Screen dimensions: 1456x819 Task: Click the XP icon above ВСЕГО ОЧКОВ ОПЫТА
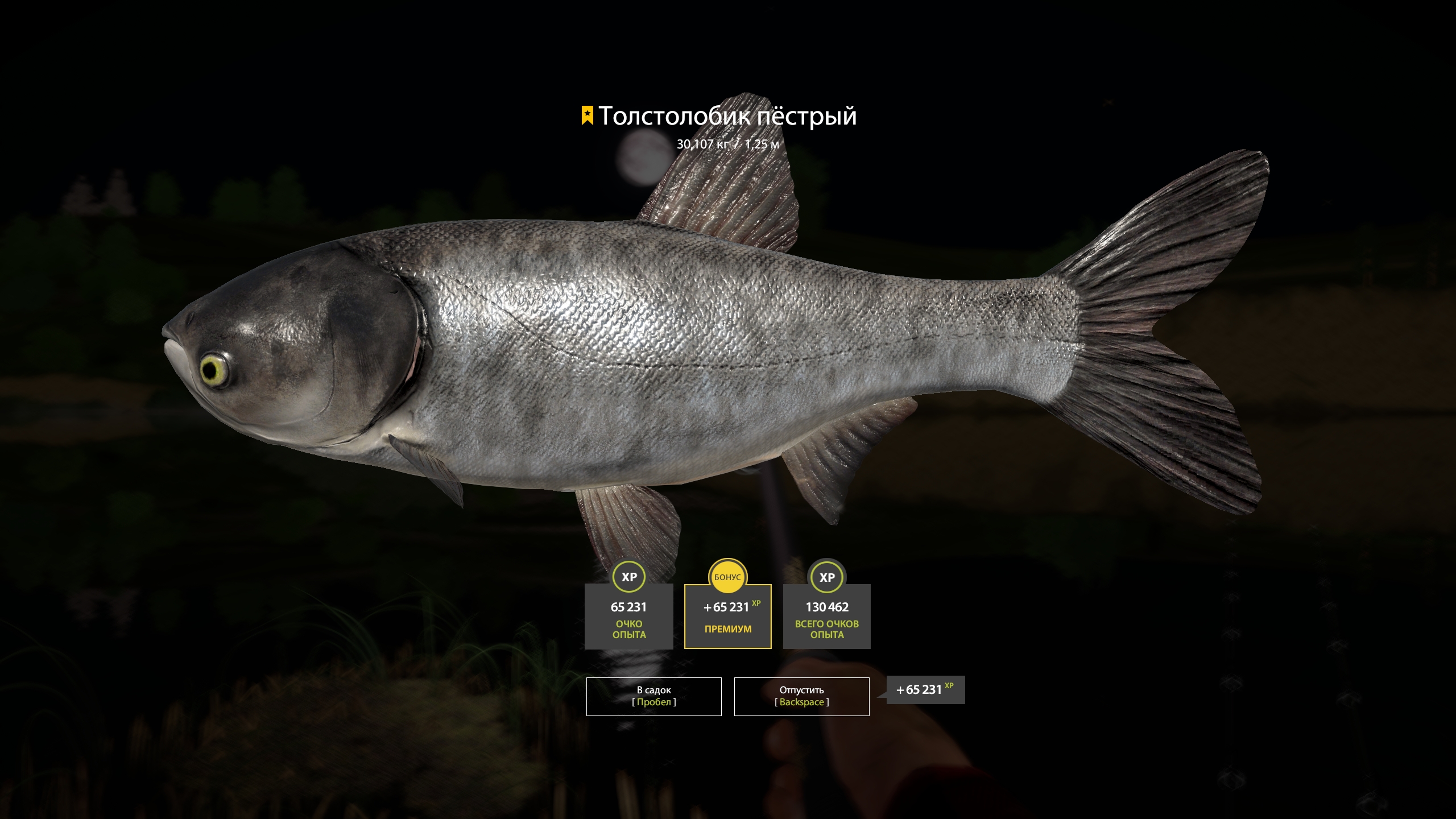tap(827, 577)
